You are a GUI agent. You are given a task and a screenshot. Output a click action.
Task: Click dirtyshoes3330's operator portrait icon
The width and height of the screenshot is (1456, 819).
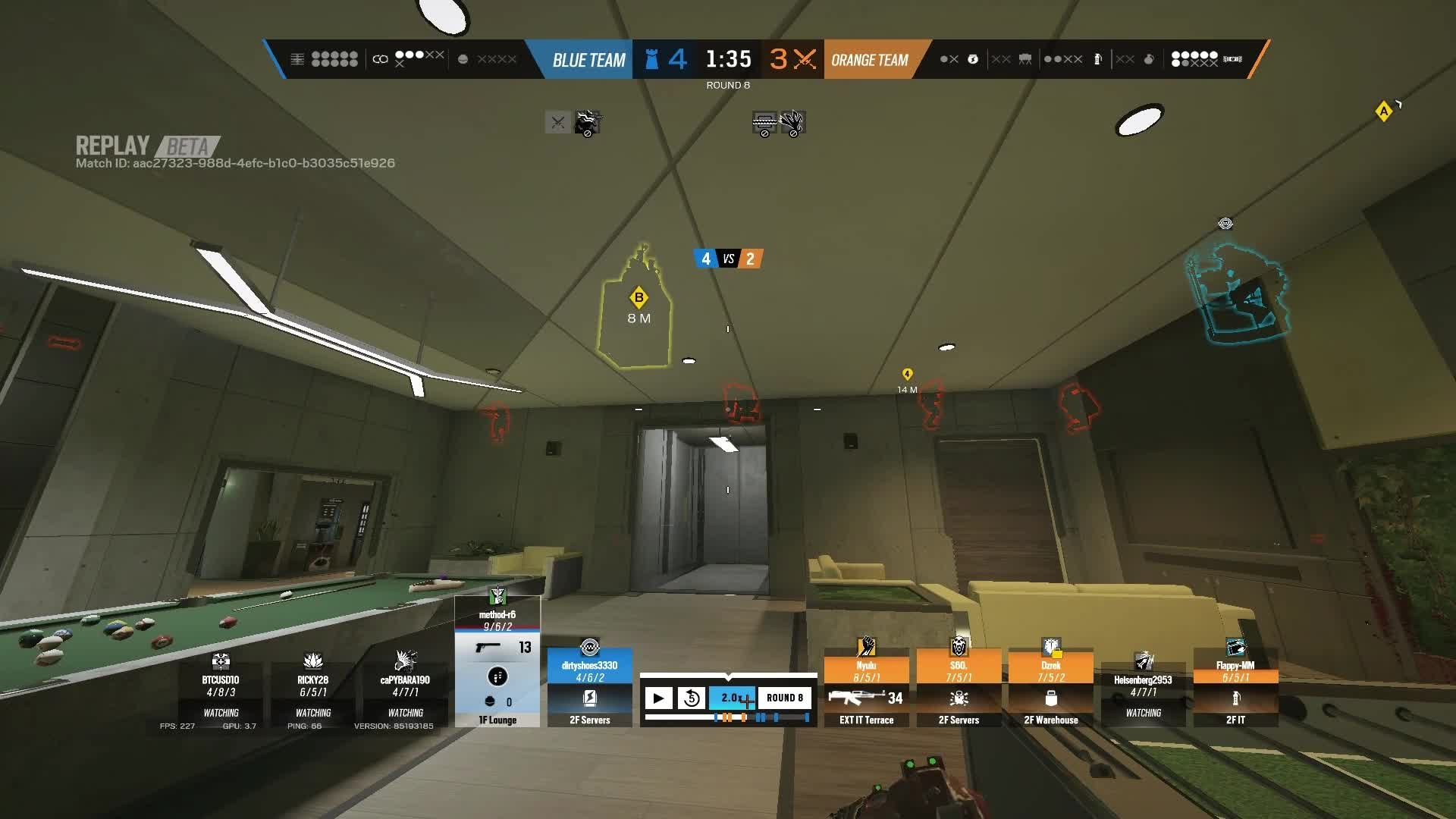click(588, 648)
